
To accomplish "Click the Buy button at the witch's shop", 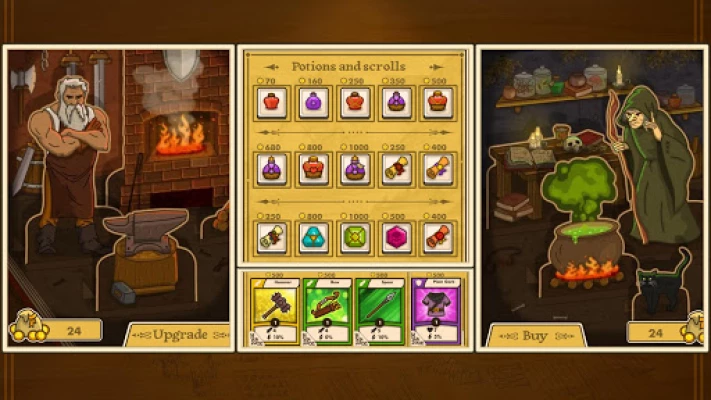I will tap(535, 335).
